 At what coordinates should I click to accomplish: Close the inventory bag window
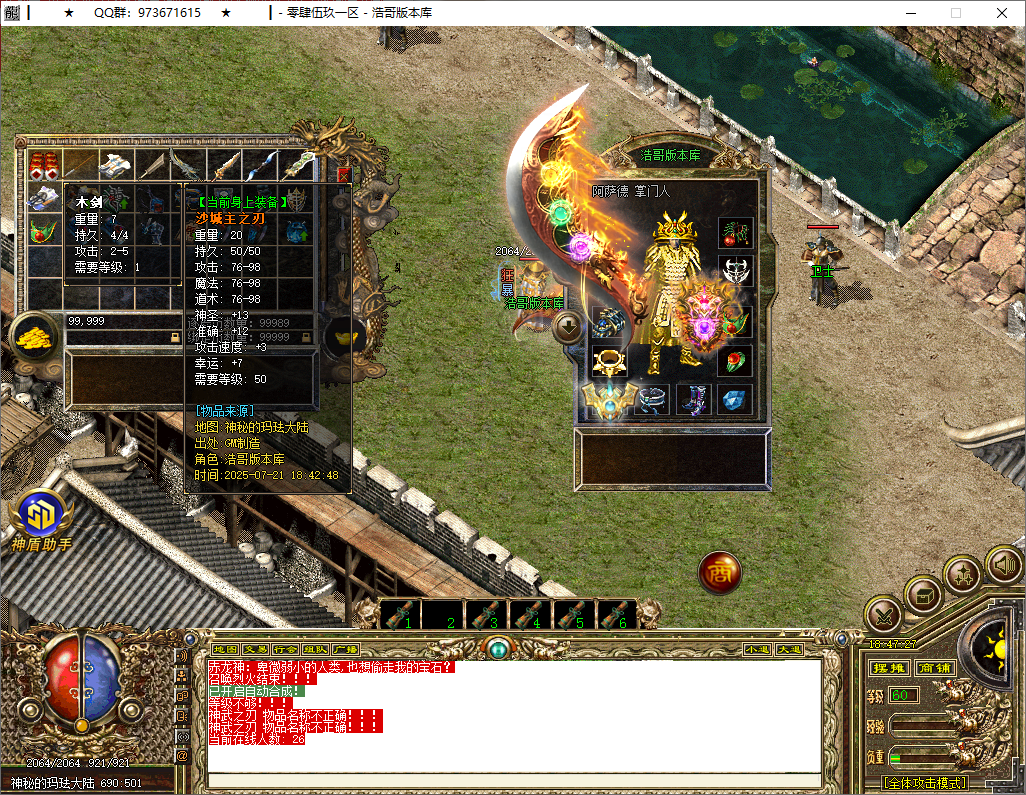[344, 173]
